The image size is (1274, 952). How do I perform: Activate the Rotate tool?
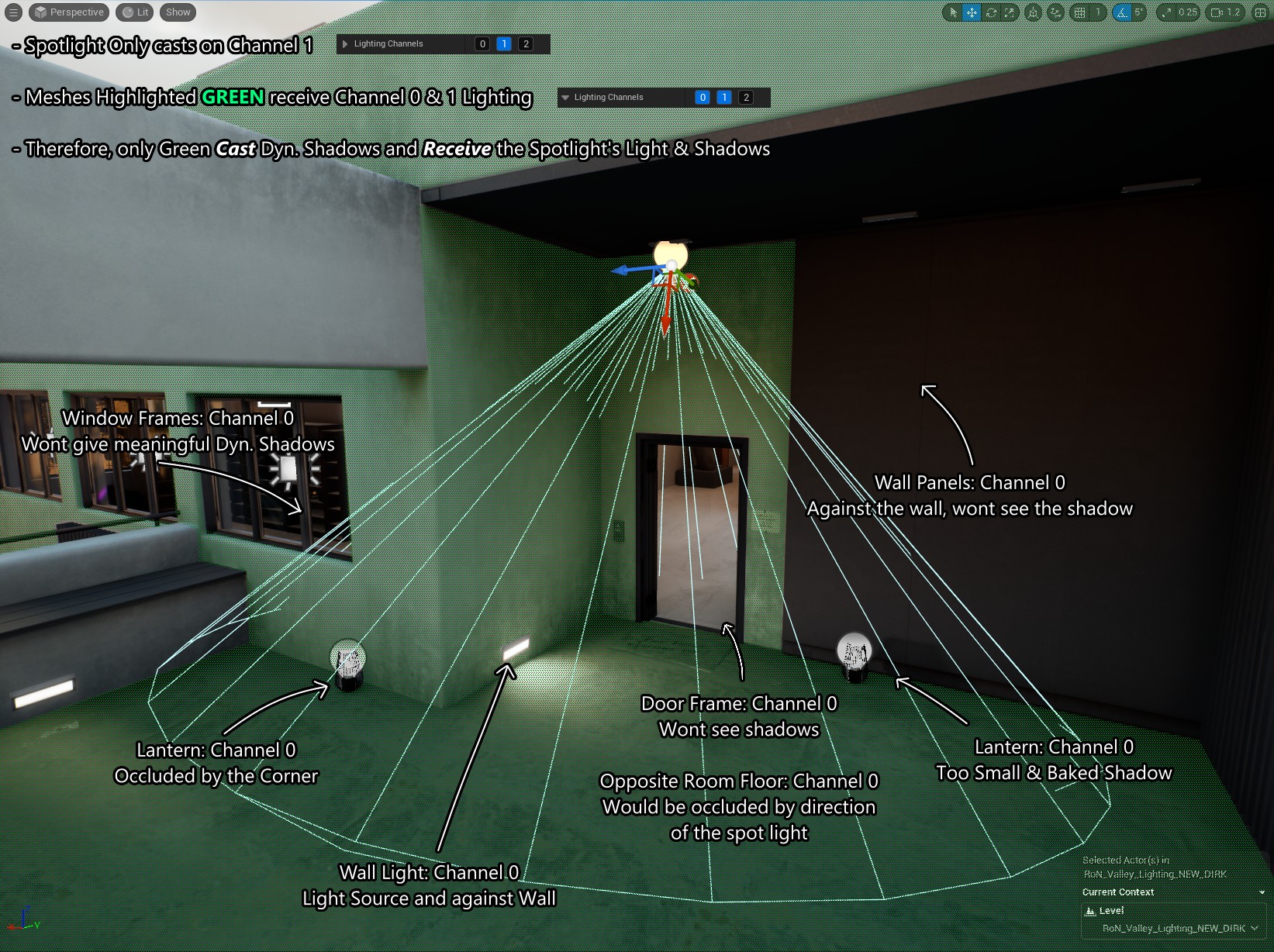991,12
